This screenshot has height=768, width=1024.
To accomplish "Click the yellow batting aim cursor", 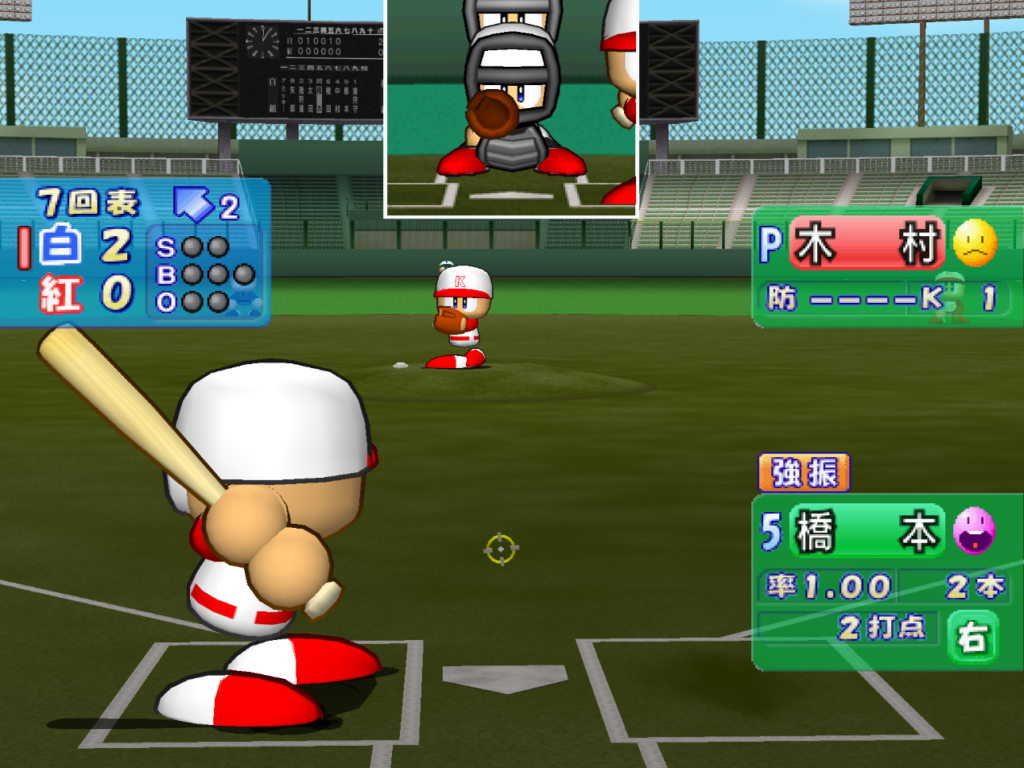I will coord(501,548).
